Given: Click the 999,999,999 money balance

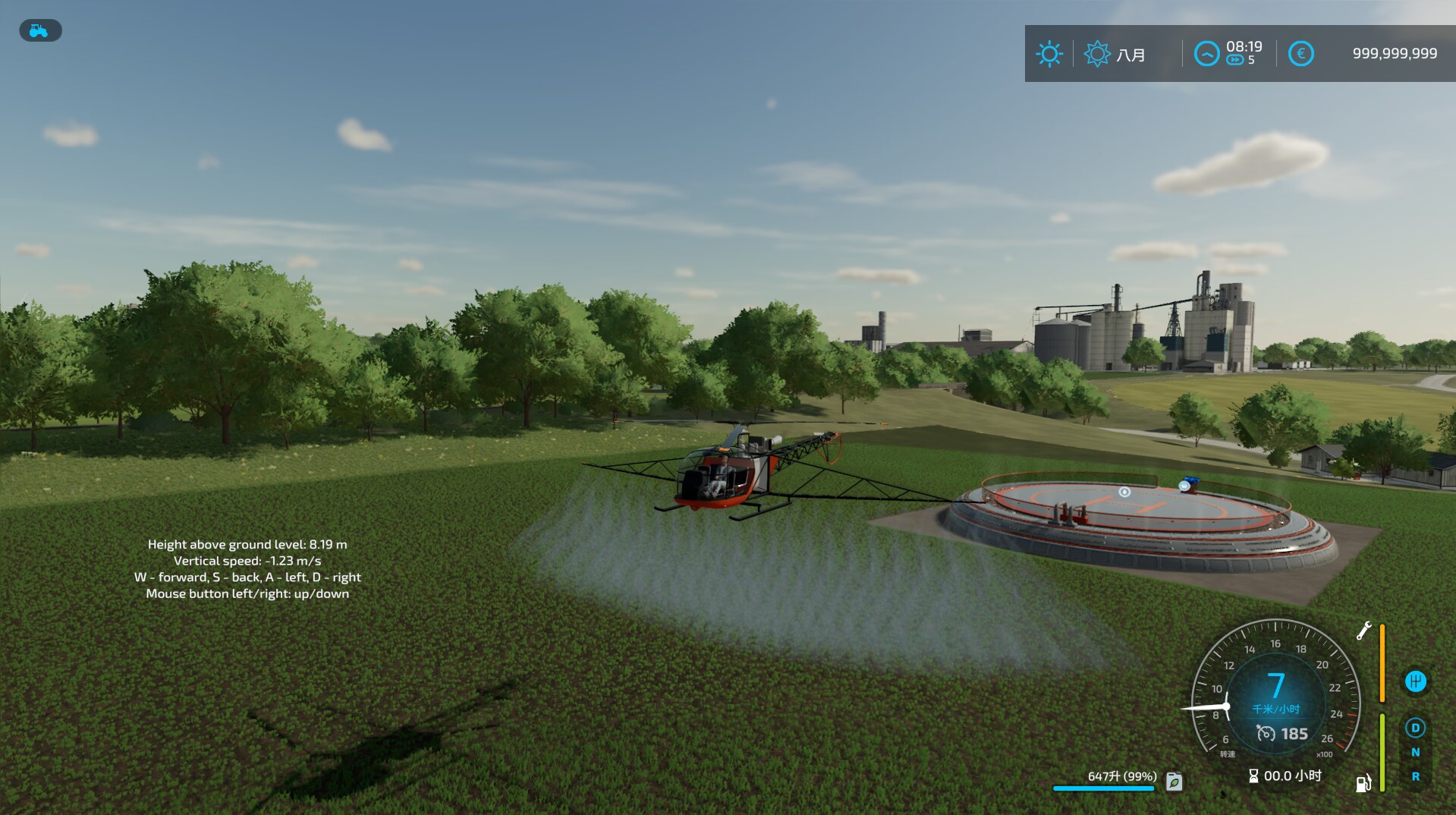Looking at the screenshot, I should coord(1395,53).
